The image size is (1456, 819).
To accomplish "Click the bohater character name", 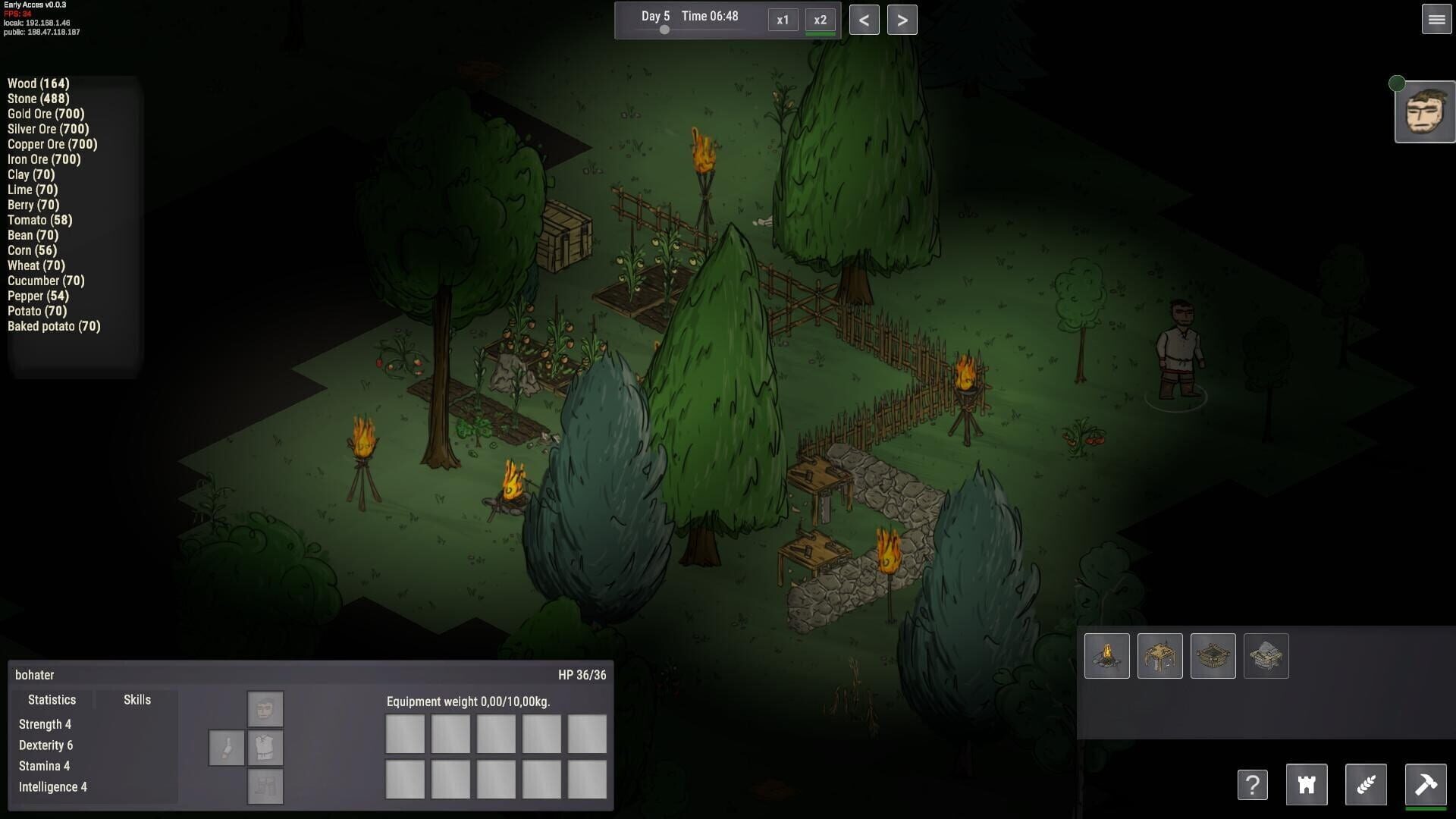I will tap(35, 674).
